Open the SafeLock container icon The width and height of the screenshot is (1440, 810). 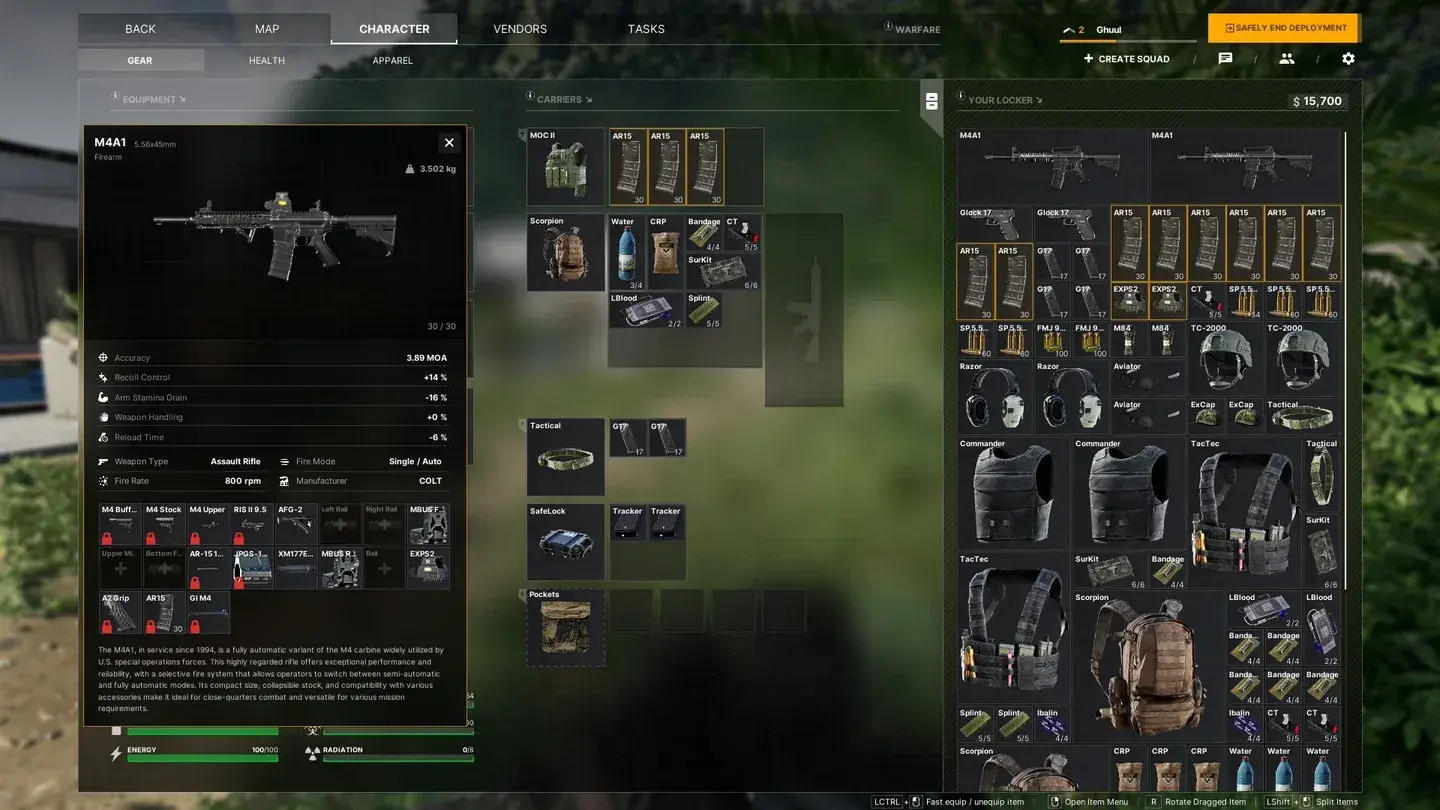[x=565, y=541]
